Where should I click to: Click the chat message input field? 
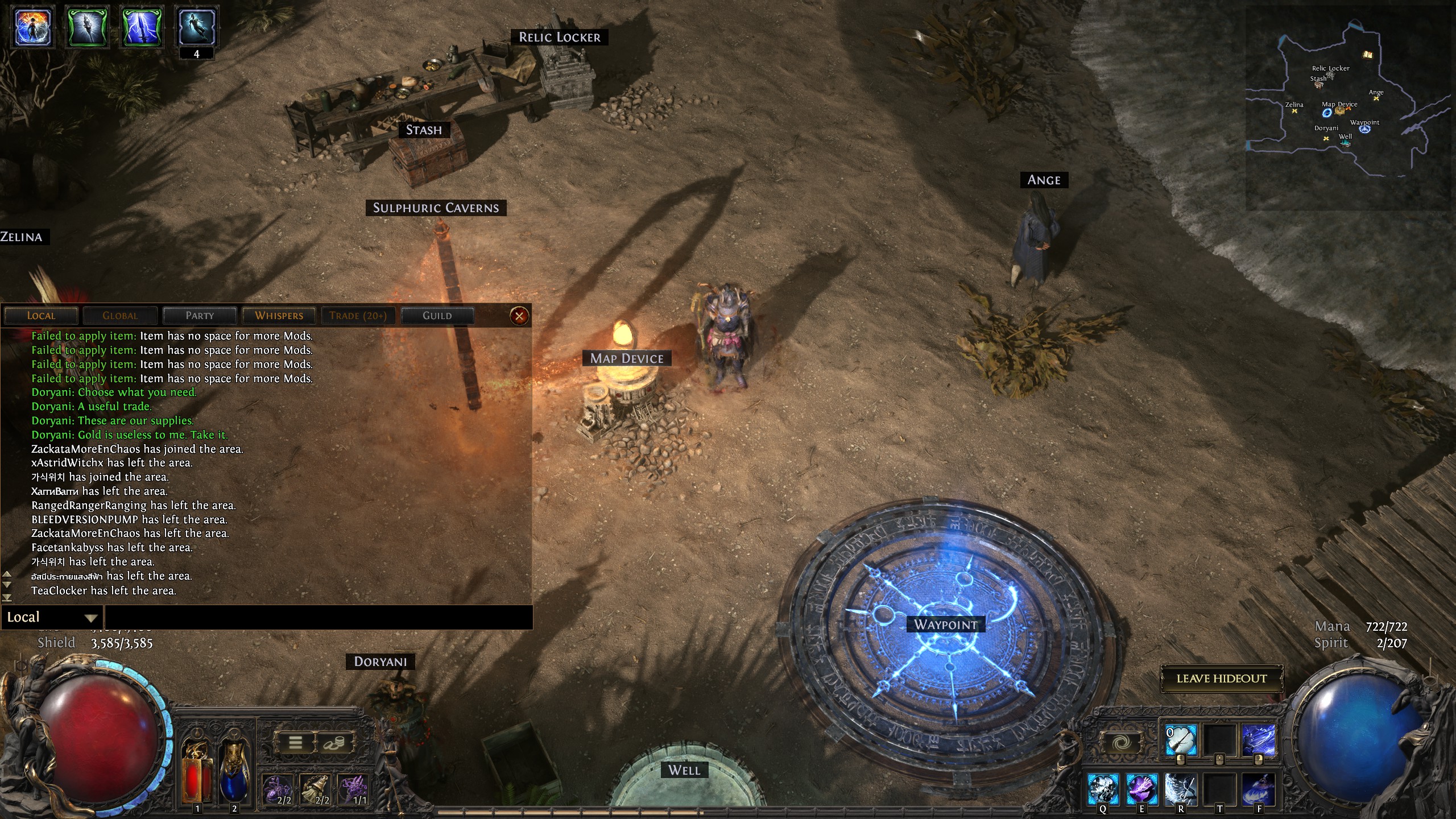coord(318,618)
